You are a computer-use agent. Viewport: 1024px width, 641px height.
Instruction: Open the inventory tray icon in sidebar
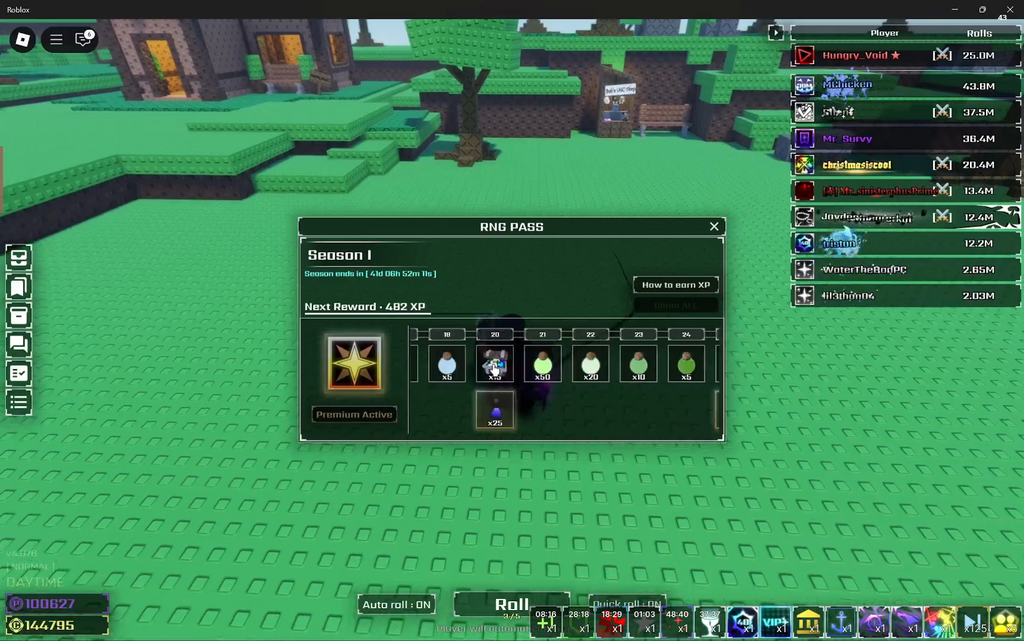coord(19,258)
